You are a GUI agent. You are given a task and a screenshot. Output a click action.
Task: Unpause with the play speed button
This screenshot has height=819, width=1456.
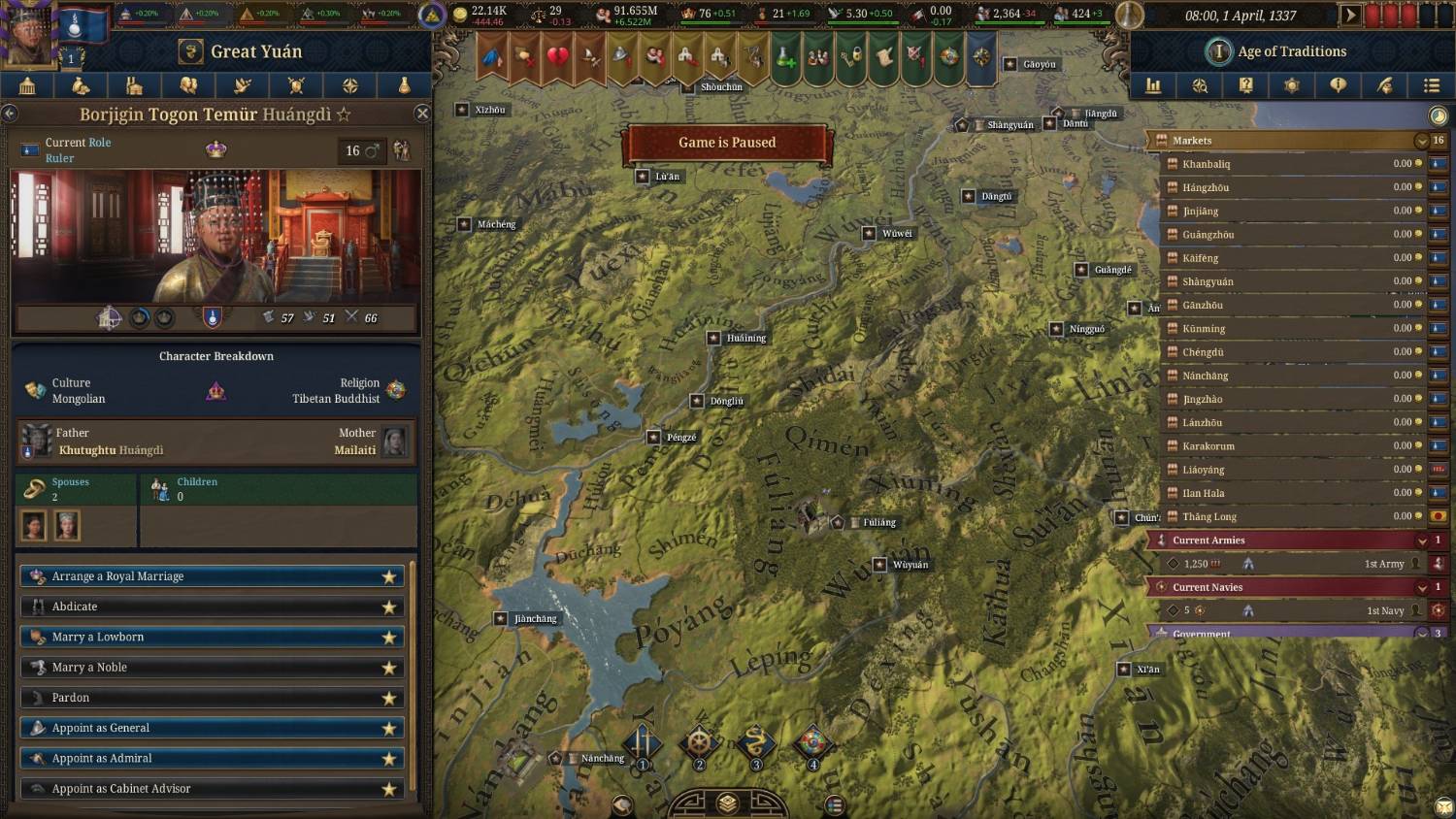point(1349,16)
